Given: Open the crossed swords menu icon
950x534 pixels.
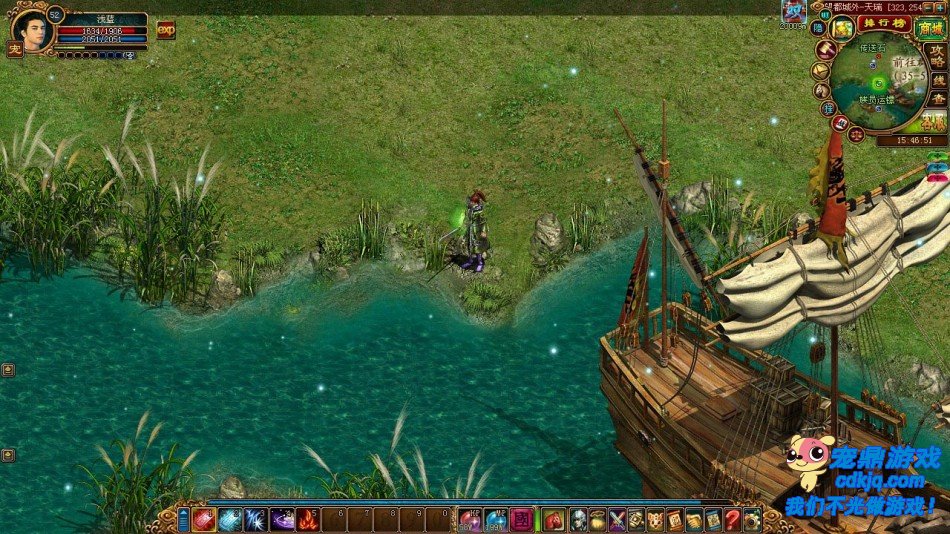Looking at the screenshot, I should [618, 520].
